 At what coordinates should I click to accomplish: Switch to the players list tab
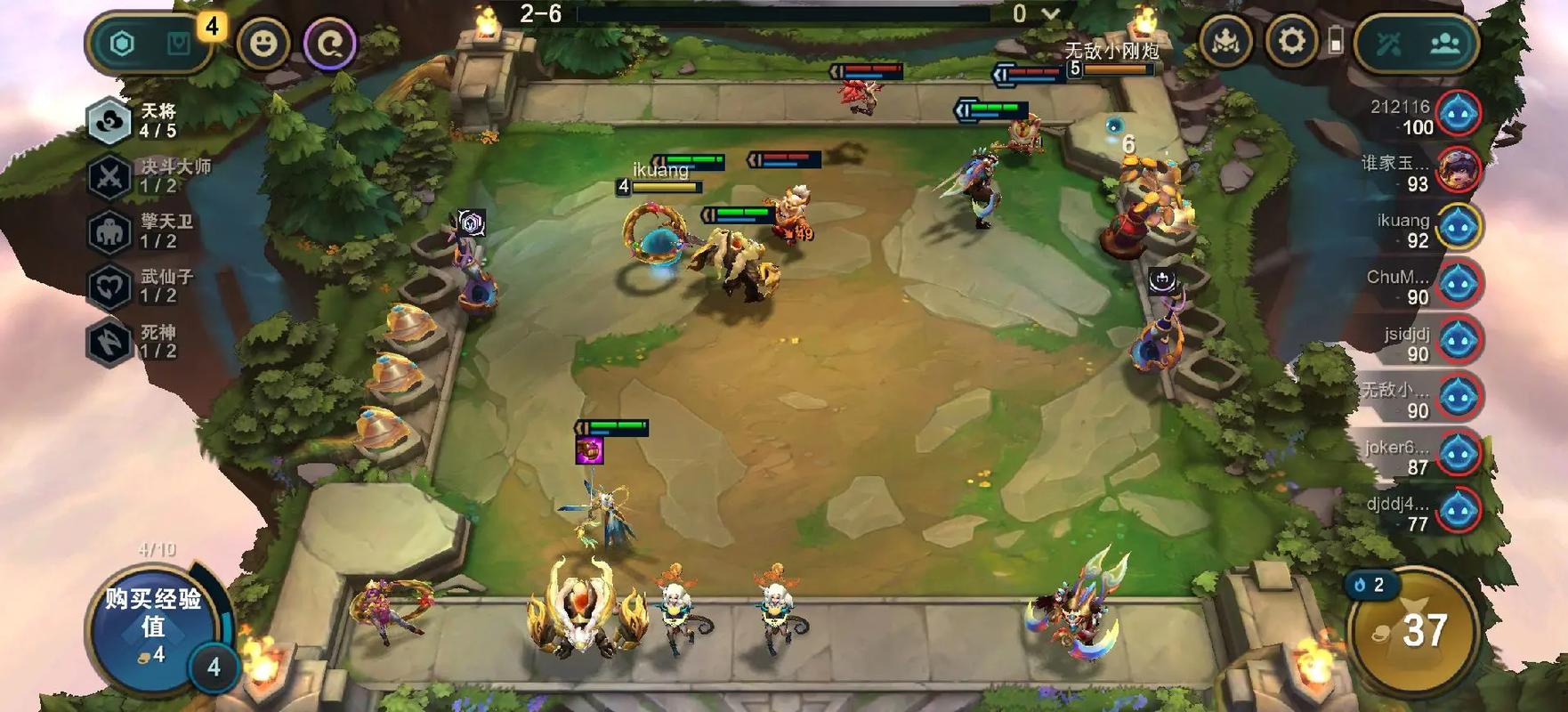pyautogui.click(x=1444, y=43)
